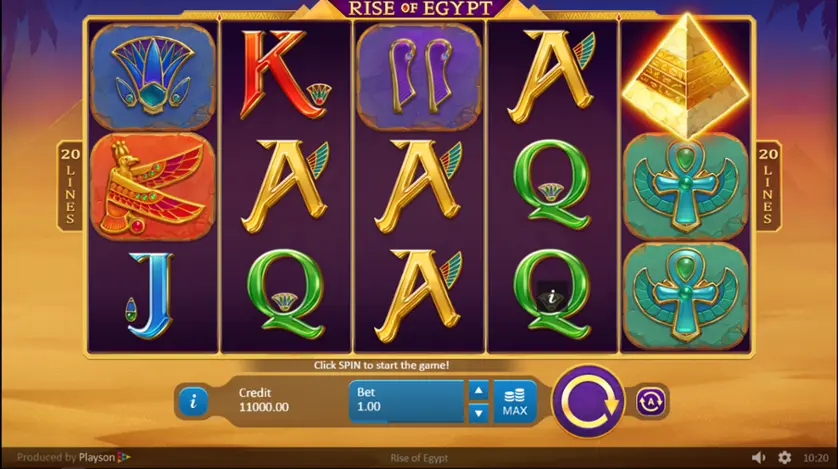Increase the bet with the up arrow
838x469 pixels.
(478, 390)
